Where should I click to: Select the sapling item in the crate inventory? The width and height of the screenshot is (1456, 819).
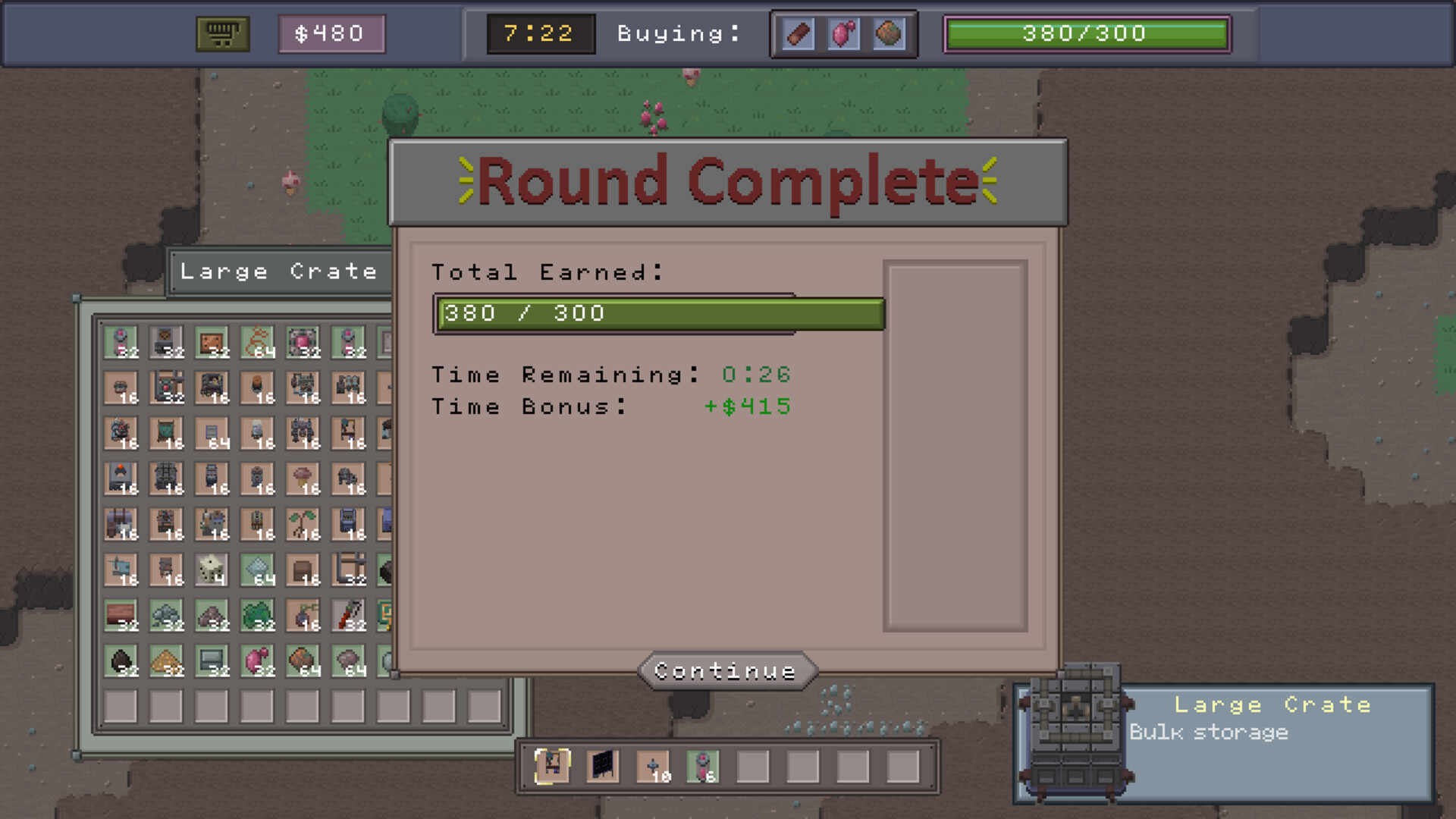(303, 522)
